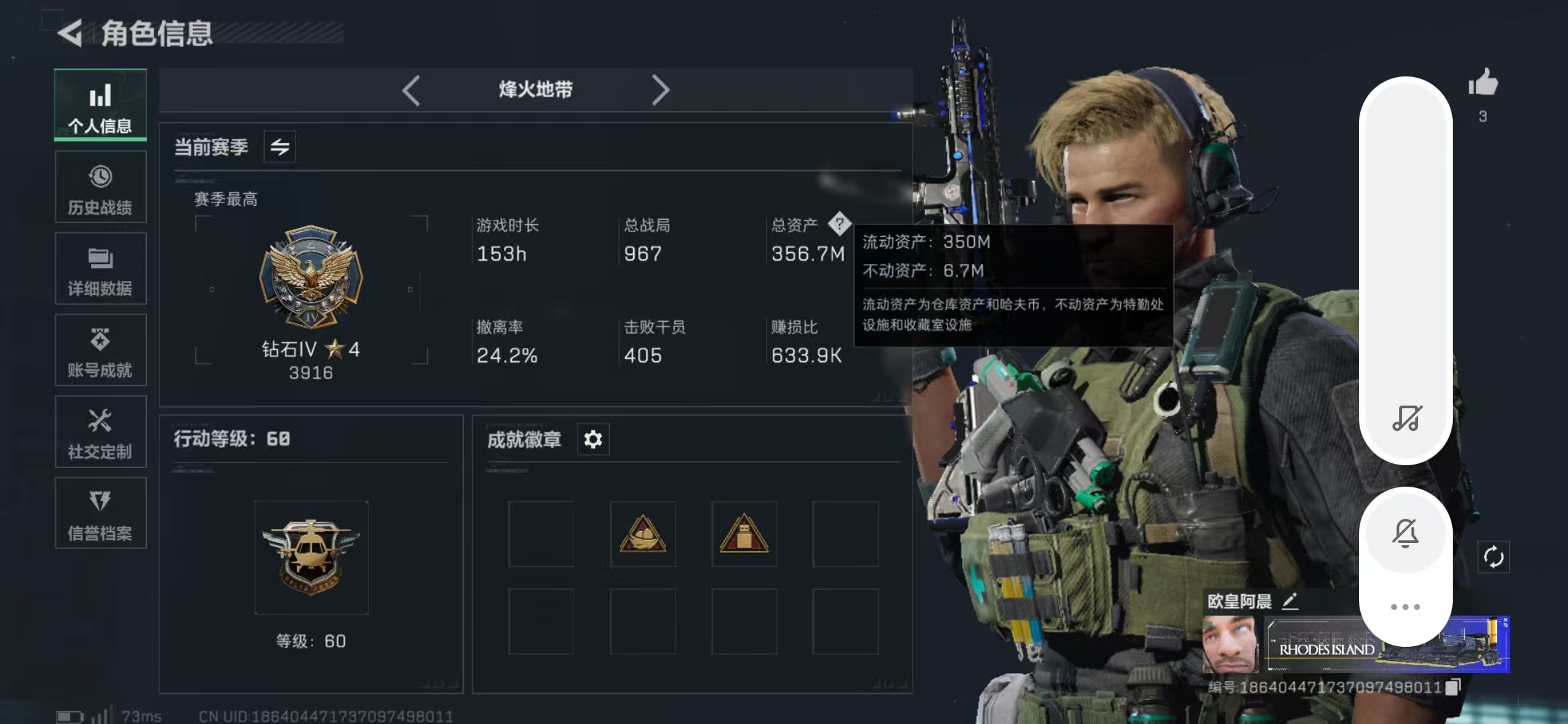
Task: Open 社交定制 via its wrench icon
Action: [x=100, y=431]
